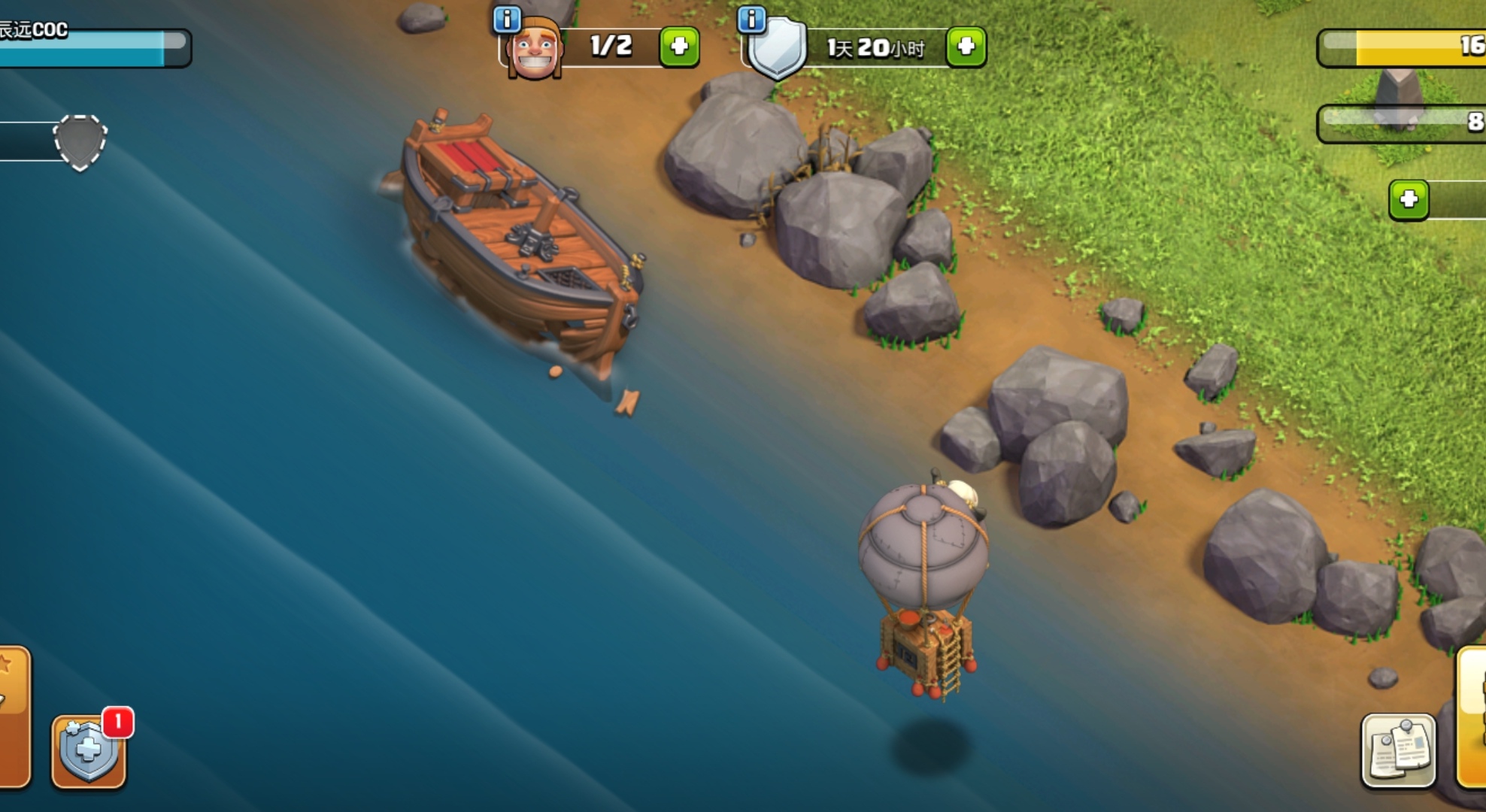Open the shield badge with notification
This screenshot has height=812, width=1486.
pos(89,750)
